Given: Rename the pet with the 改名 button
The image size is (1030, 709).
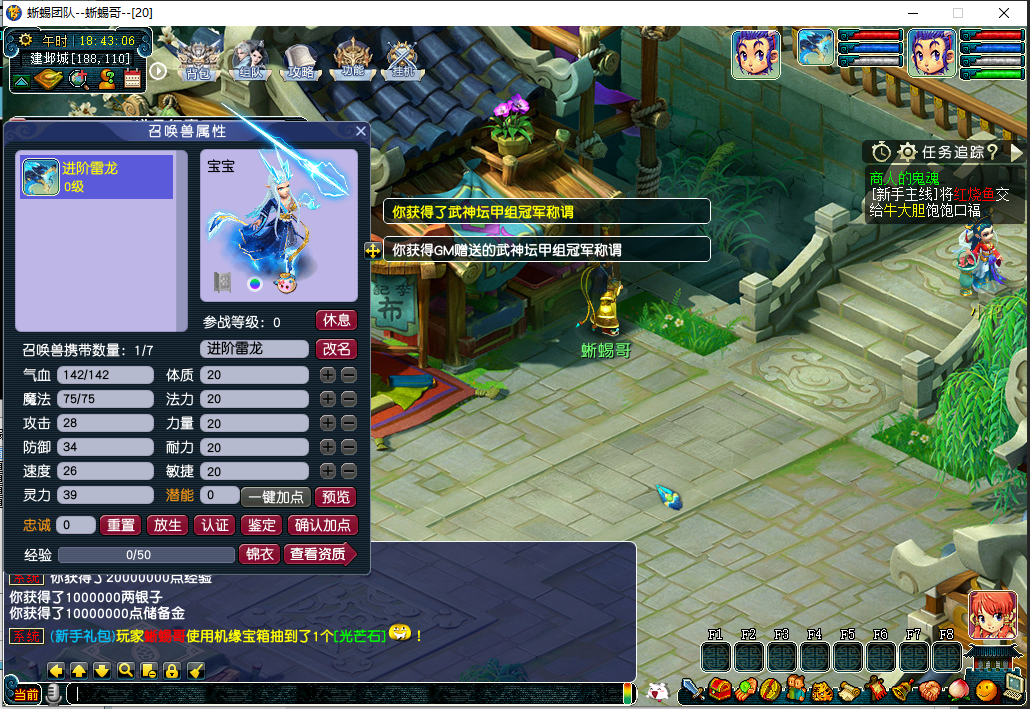Looking at the screenshot, I should click(x=337, y=349).
